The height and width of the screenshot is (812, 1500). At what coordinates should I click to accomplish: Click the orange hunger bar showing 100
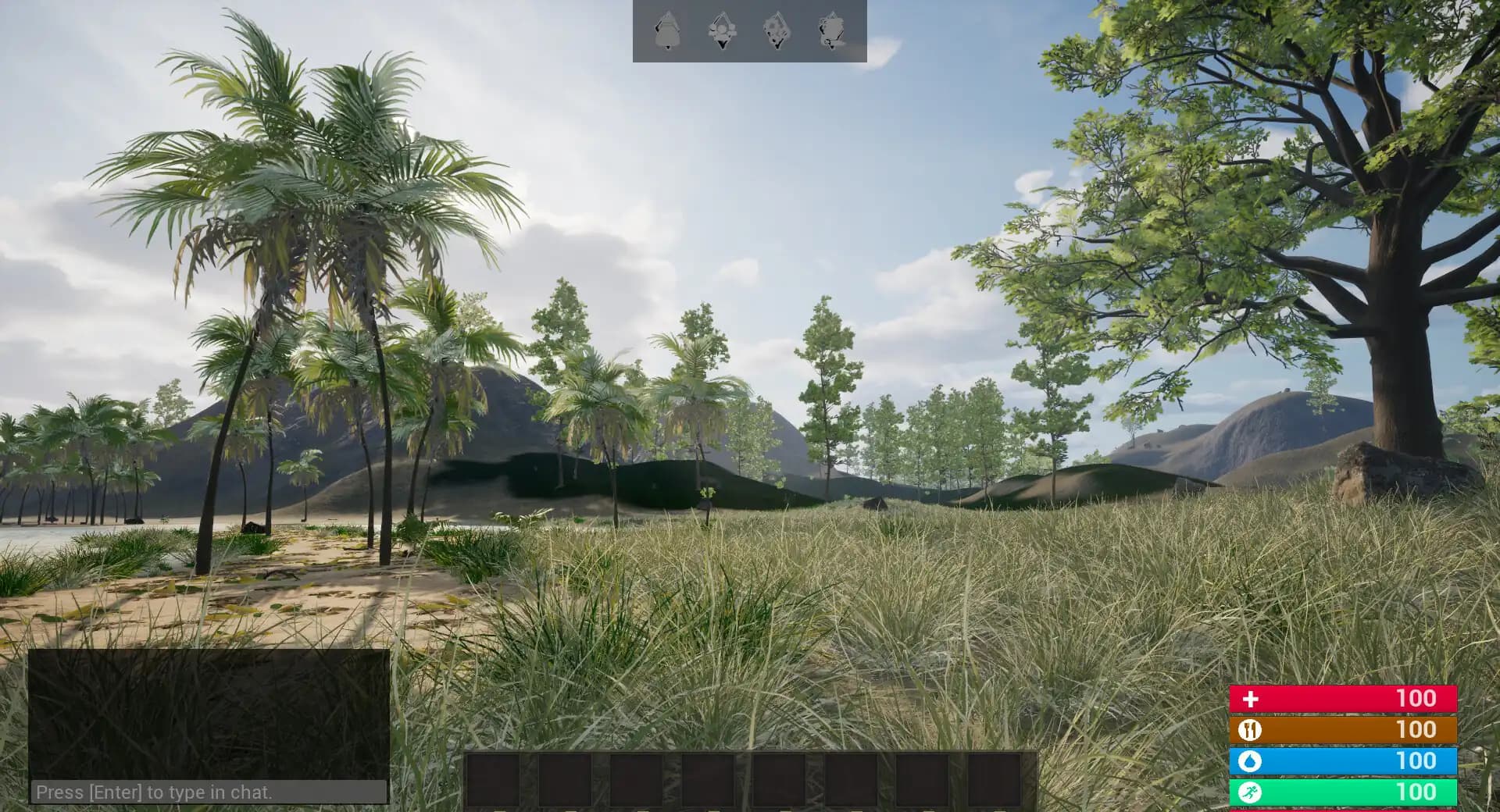(1344, 729)
